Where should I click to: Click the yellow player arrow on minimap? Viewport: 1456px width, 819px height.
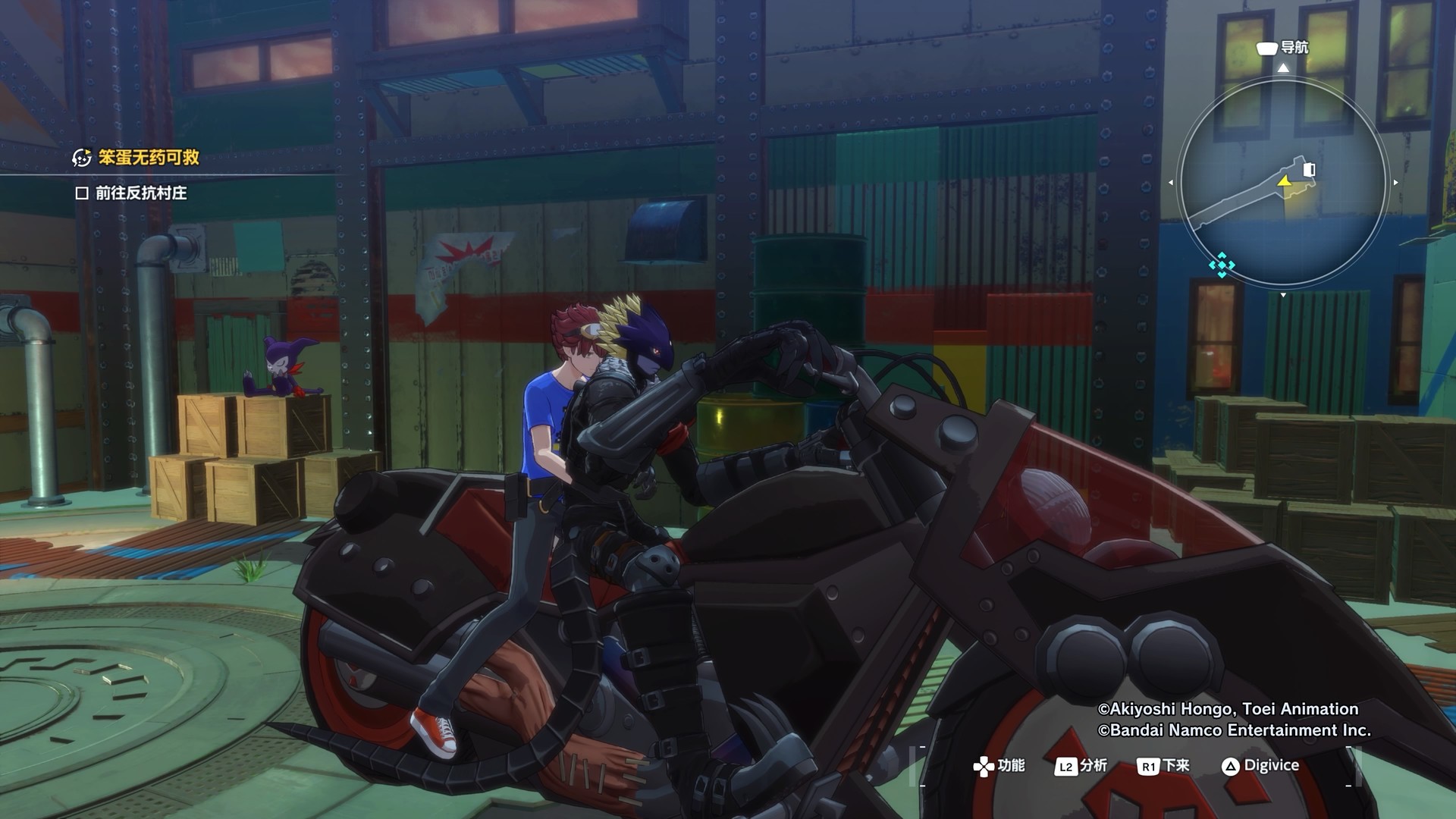coord(1284,182)
